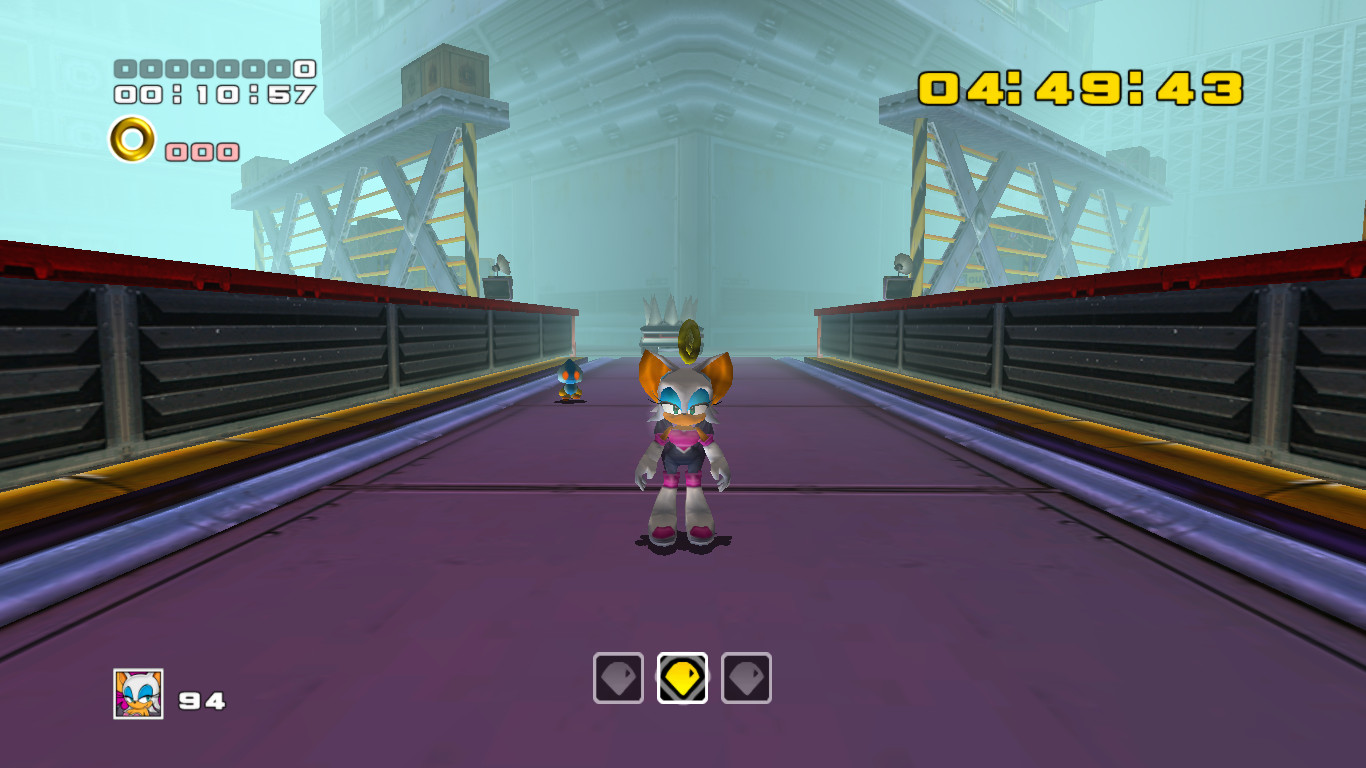Viewport: 1366px width, 768px height.
Task: Click the first grey emerald radar icon
Action: (x=618, y=676)
